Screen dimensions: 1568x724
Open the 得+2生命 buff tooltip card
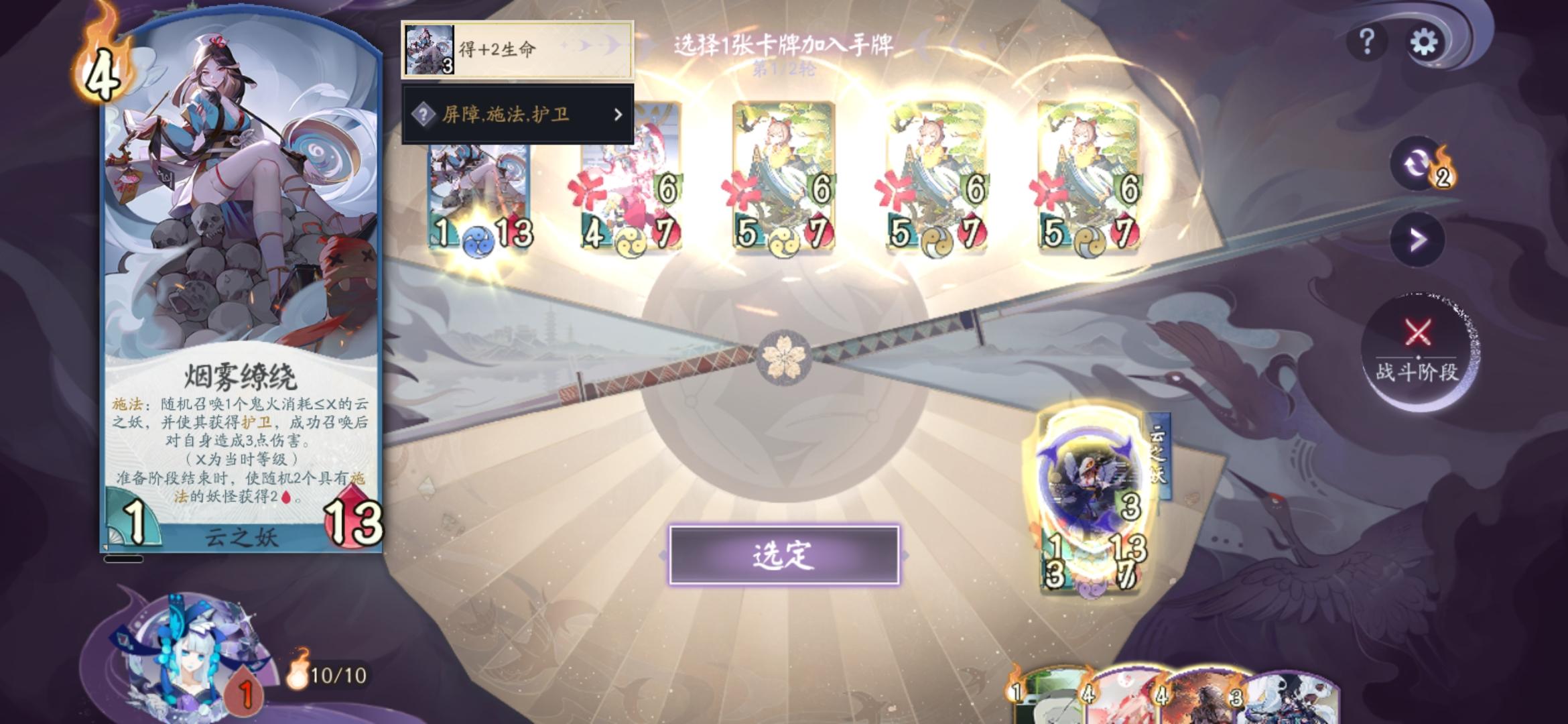(516, 48)
